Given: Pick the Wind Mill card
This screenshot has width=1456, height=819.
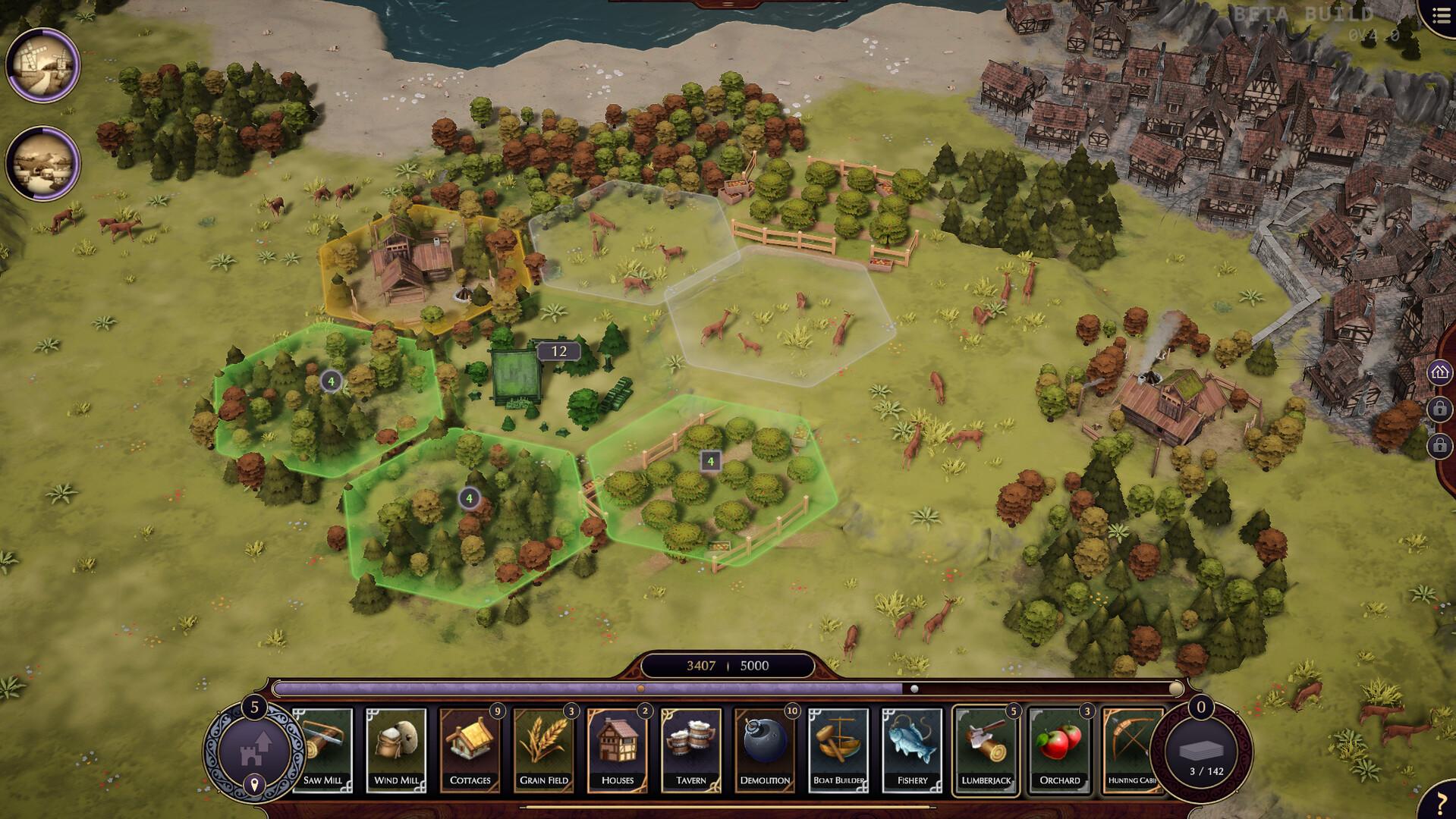Looking at the screenshot, I should (396, 750).
